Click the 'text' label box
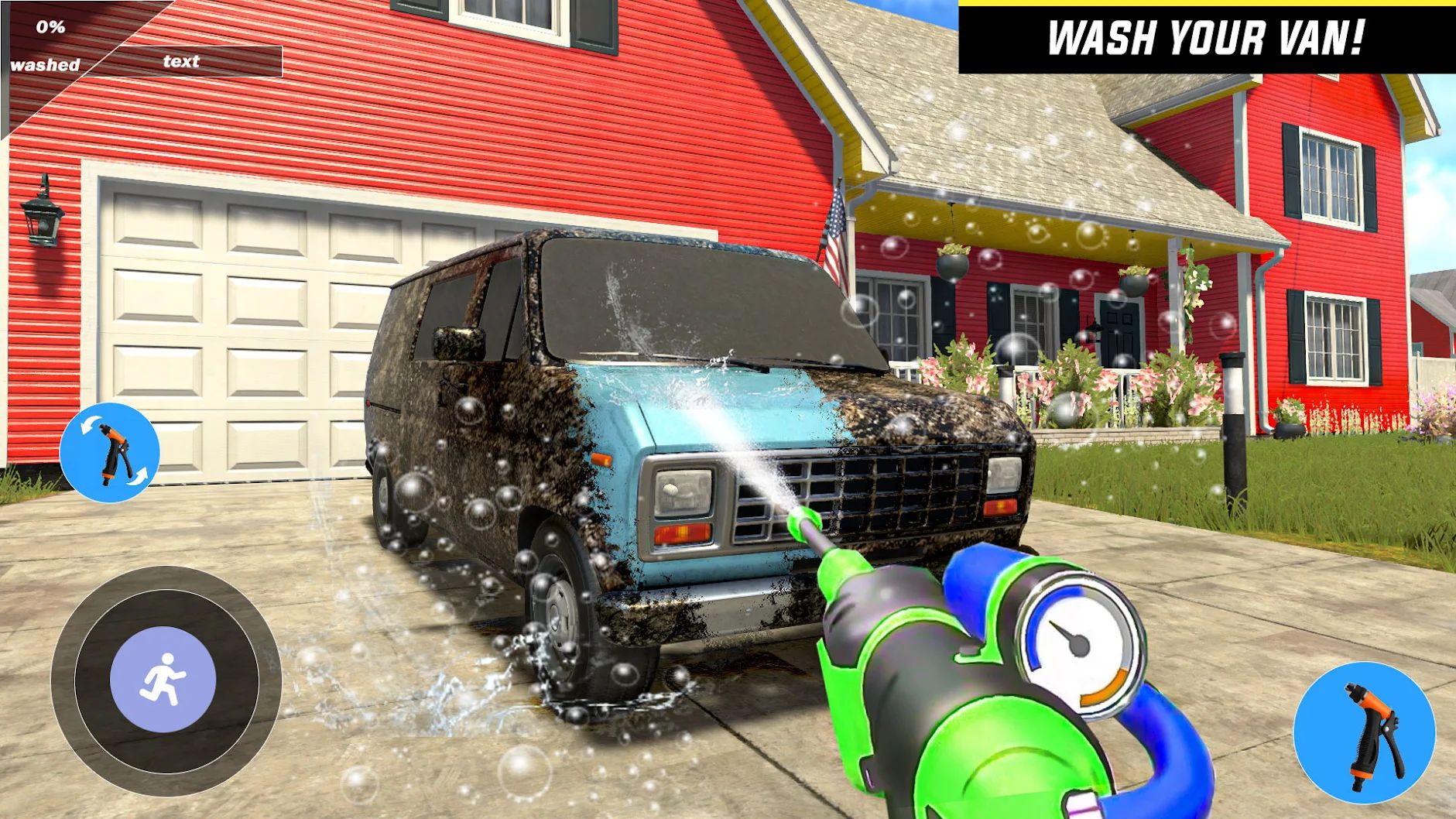This screenshot has width=1456, height=819. 180,60
